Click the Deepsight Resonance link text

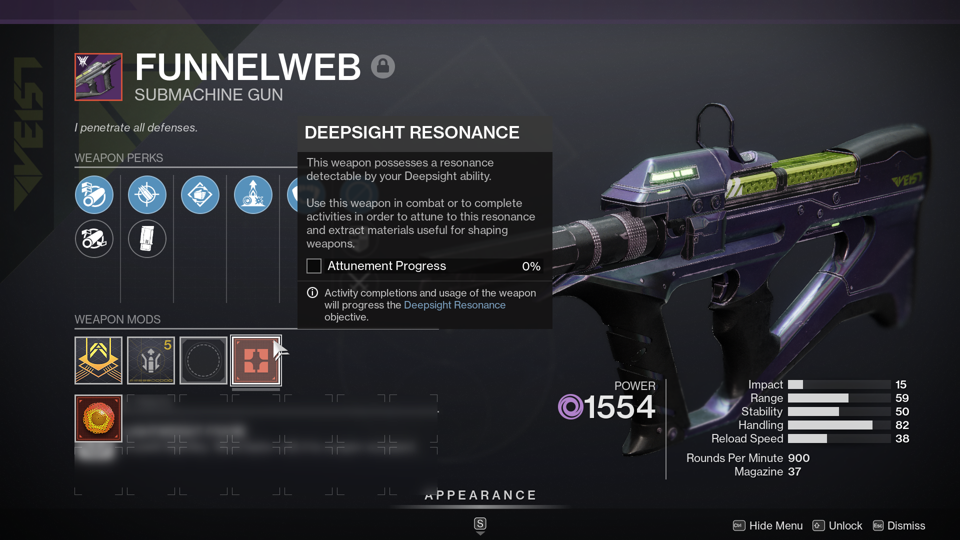pyautogui.click(x=454, y=305)
